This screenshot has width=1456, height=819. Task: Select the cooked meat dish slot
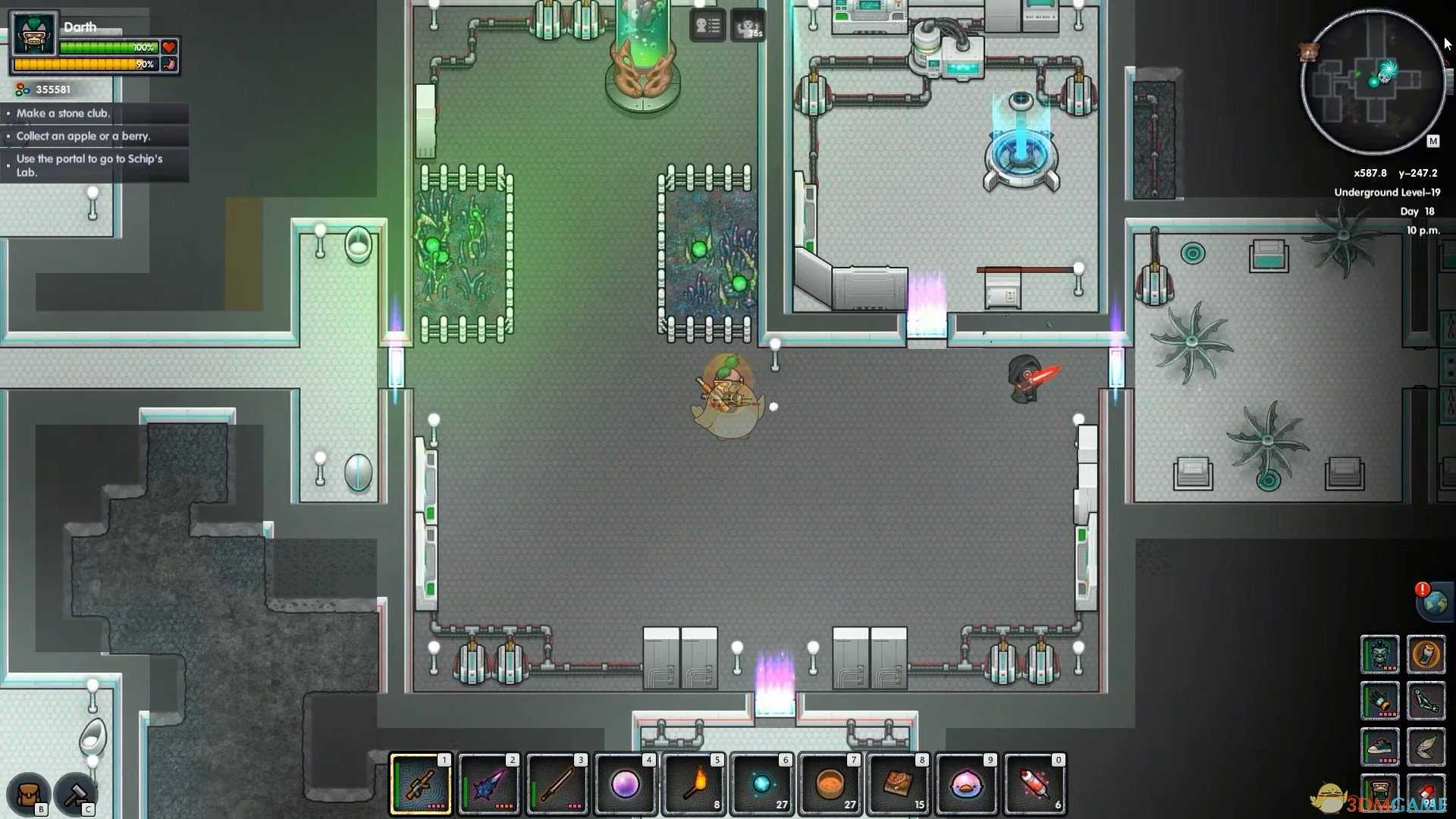pyautogui.click(x=899, y=784)
